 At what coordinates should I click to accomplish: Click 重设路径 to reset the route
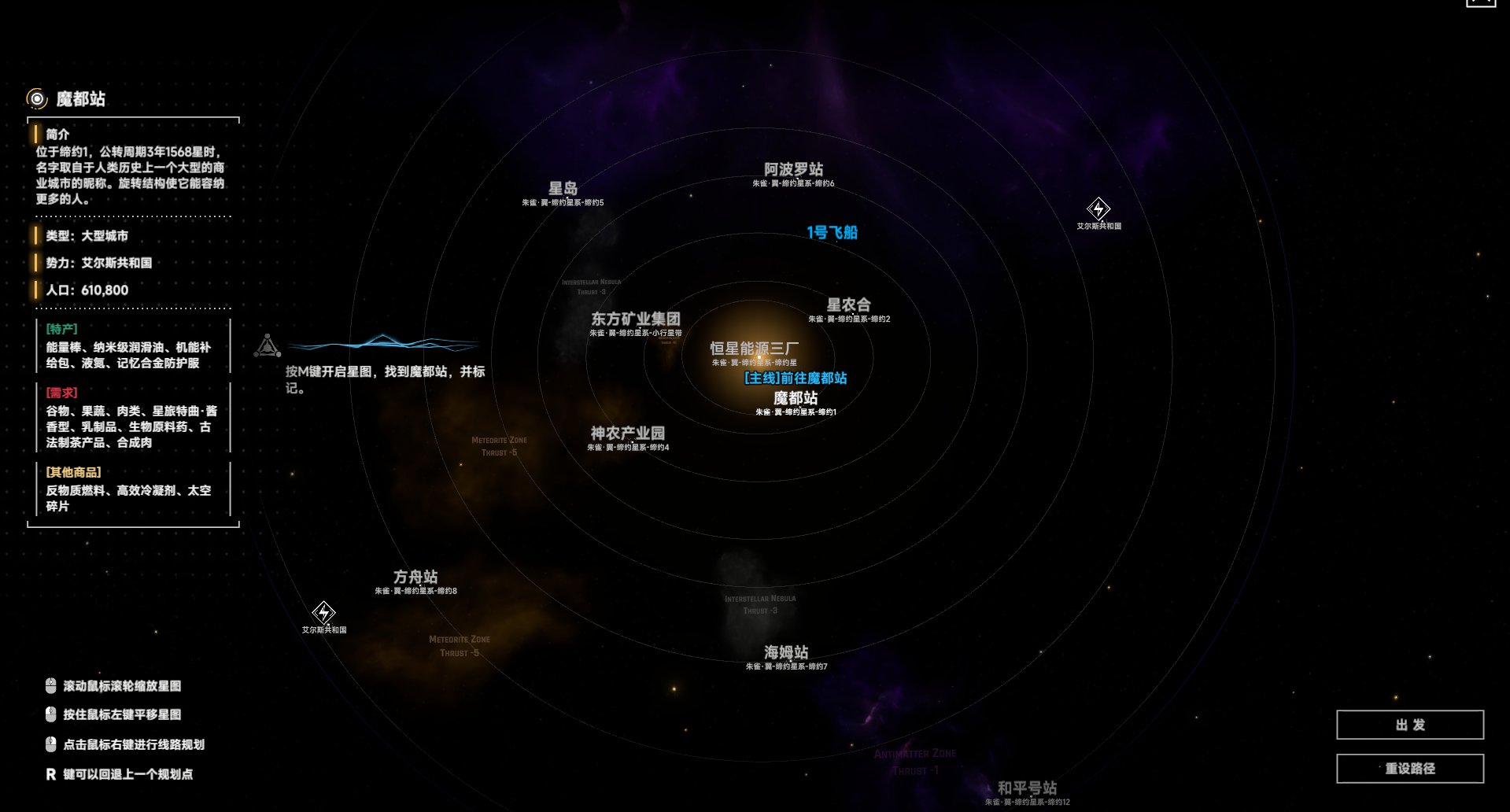point(1409,768)
